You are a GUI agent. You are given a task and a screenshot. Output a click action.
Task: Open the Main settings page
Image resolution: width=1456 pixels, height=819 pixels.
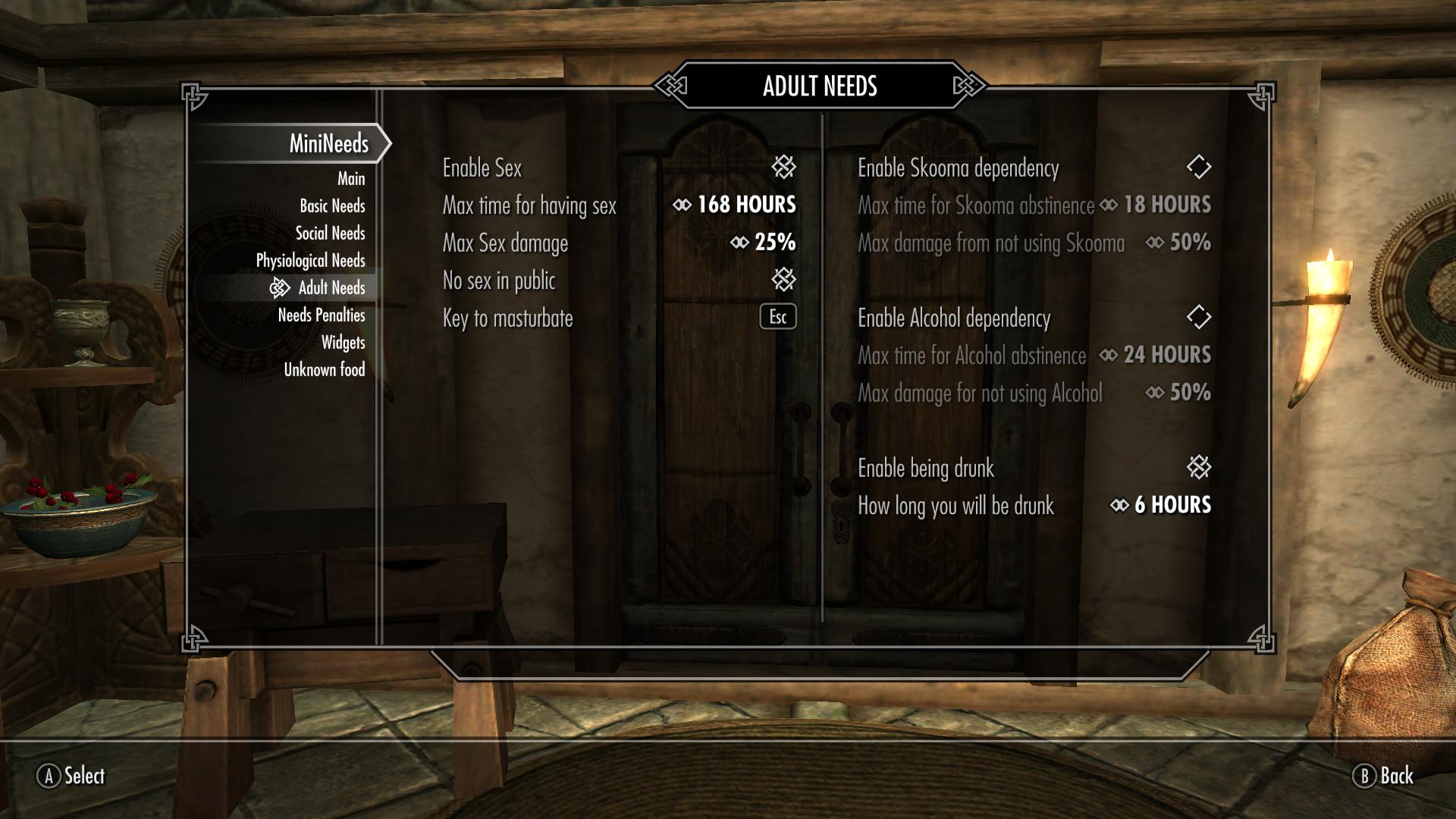click(x=351, y=179)
